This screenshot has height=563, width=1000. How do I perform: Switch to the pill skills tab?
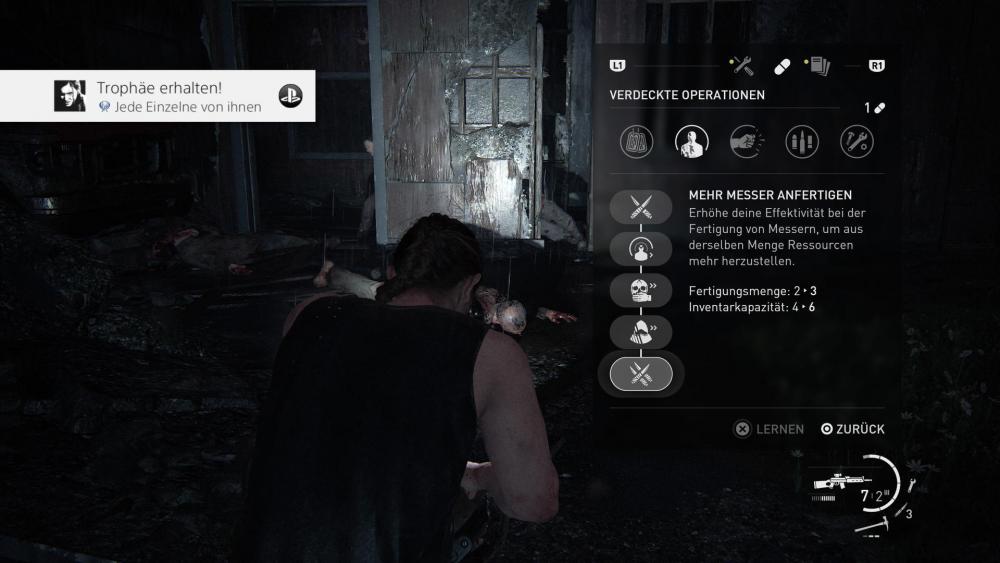coord(782,66)
